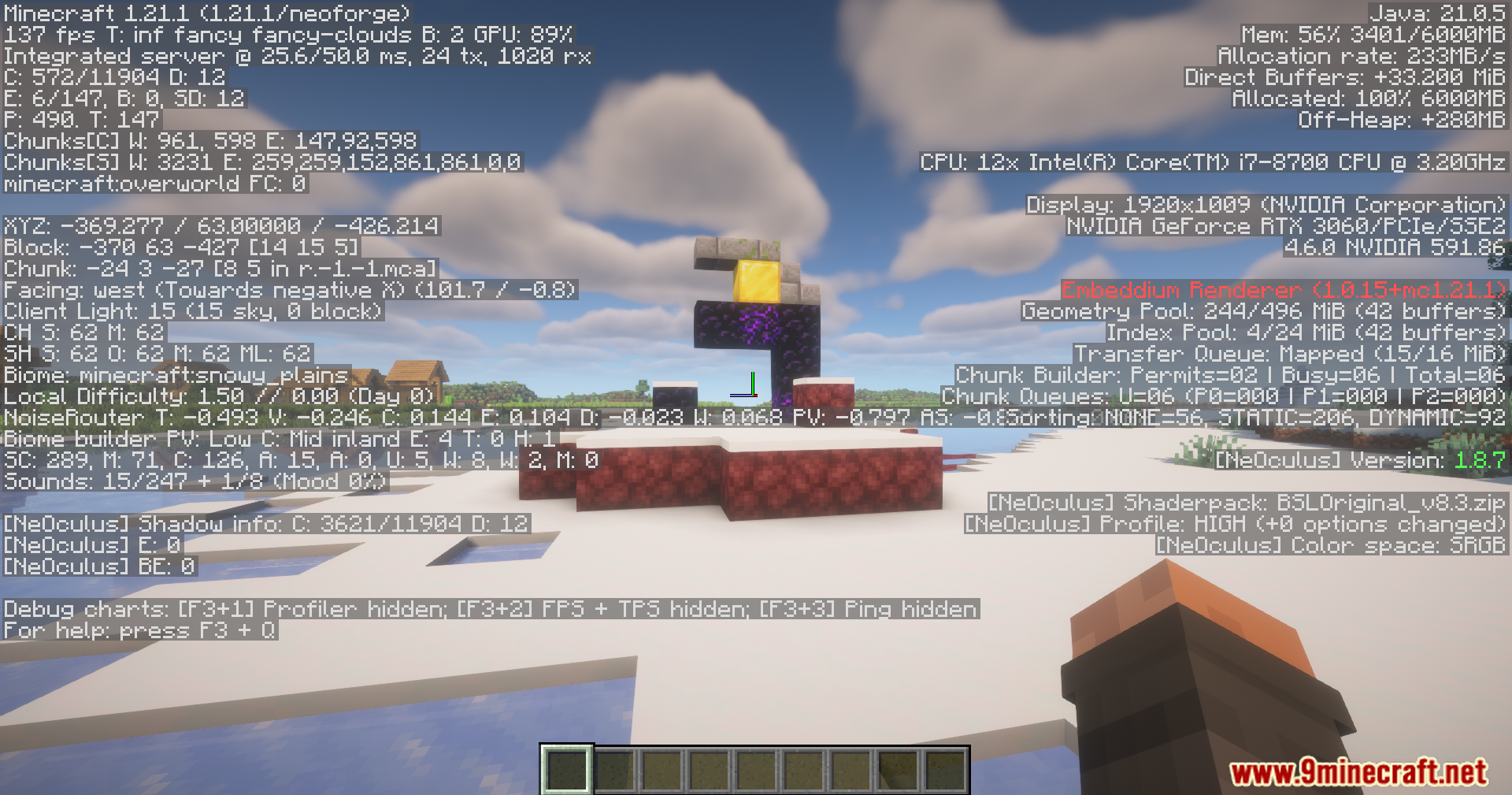Click the center hotbar slot
The height and width of the screenshot is (795, 1512).
coord(756,768)
